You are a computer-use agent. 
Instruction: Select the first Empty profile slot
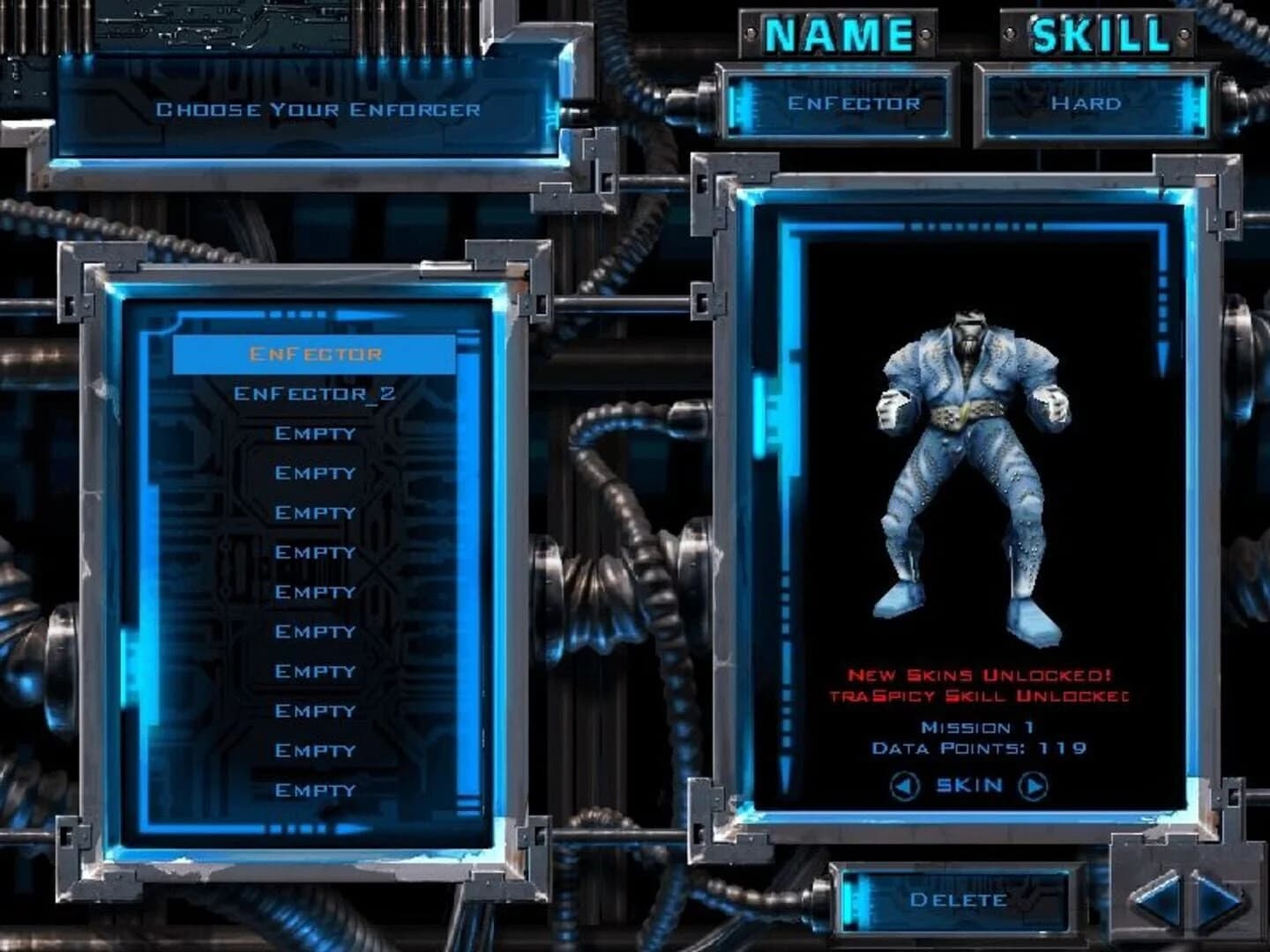tap(313, 432)
